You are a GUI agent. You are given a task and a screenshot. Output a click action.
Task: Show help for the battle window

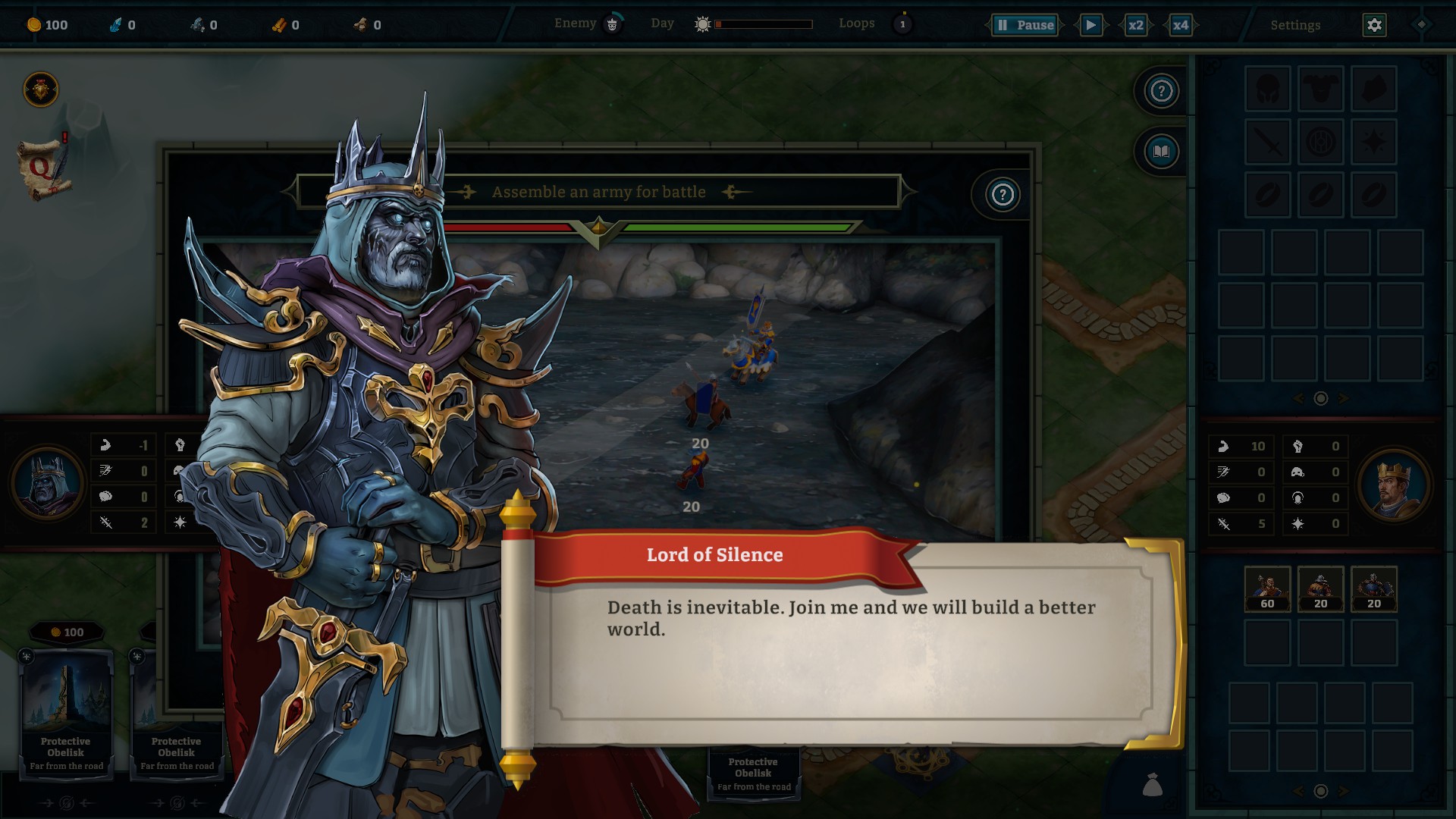click(x=1003, y=195)
